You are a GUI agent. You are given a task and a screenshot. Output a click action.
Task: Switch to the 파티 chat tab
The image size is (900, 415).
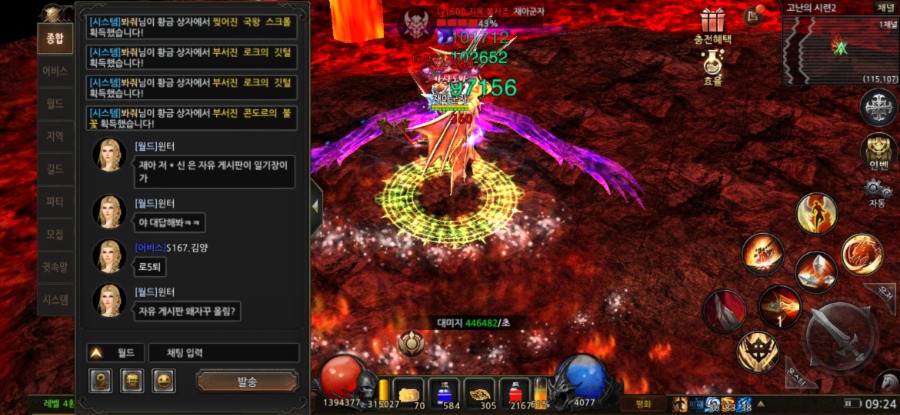(x=54, y=202)
